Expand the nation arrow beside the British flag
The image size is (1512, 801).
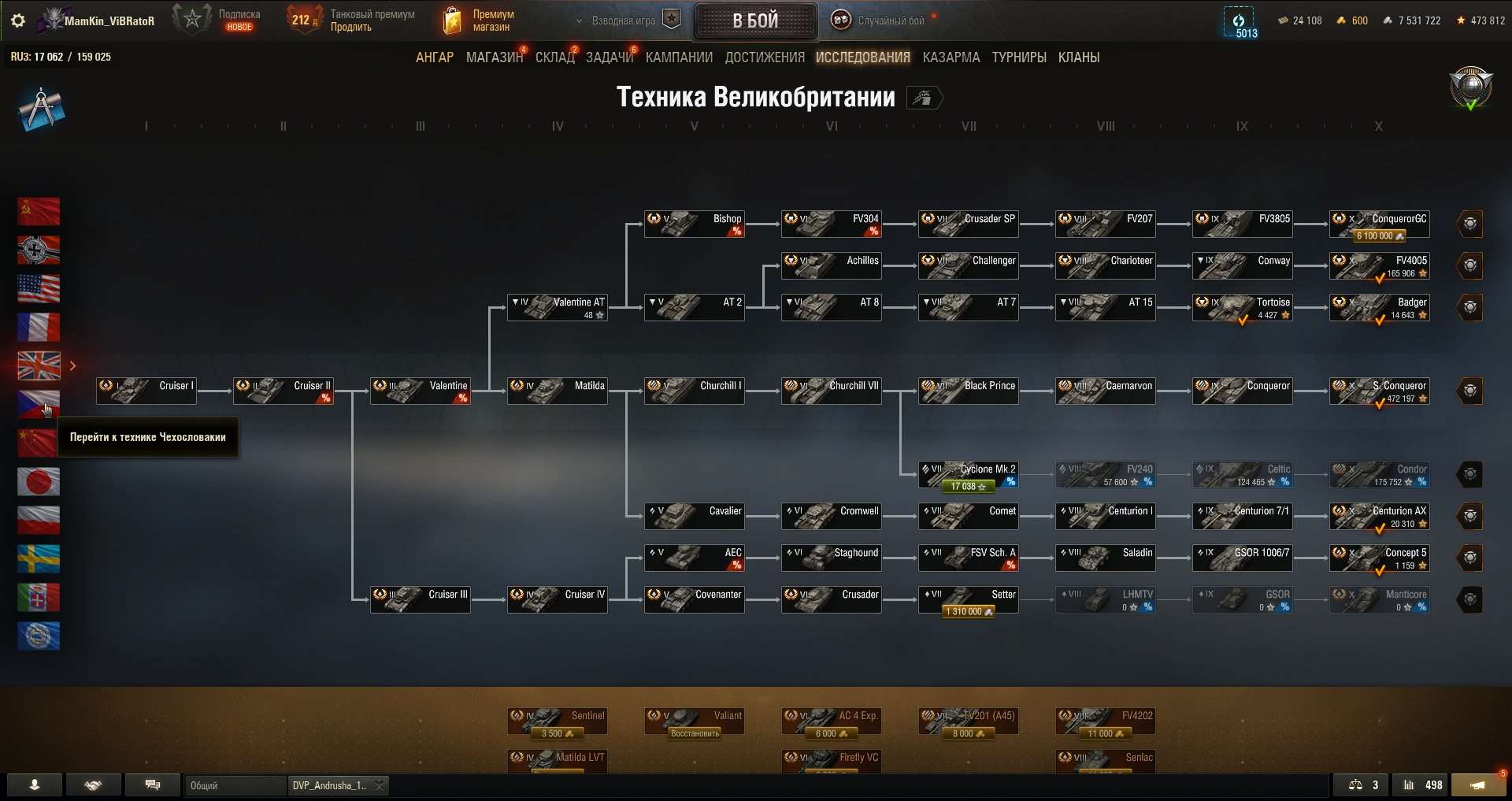pos(72,365)
